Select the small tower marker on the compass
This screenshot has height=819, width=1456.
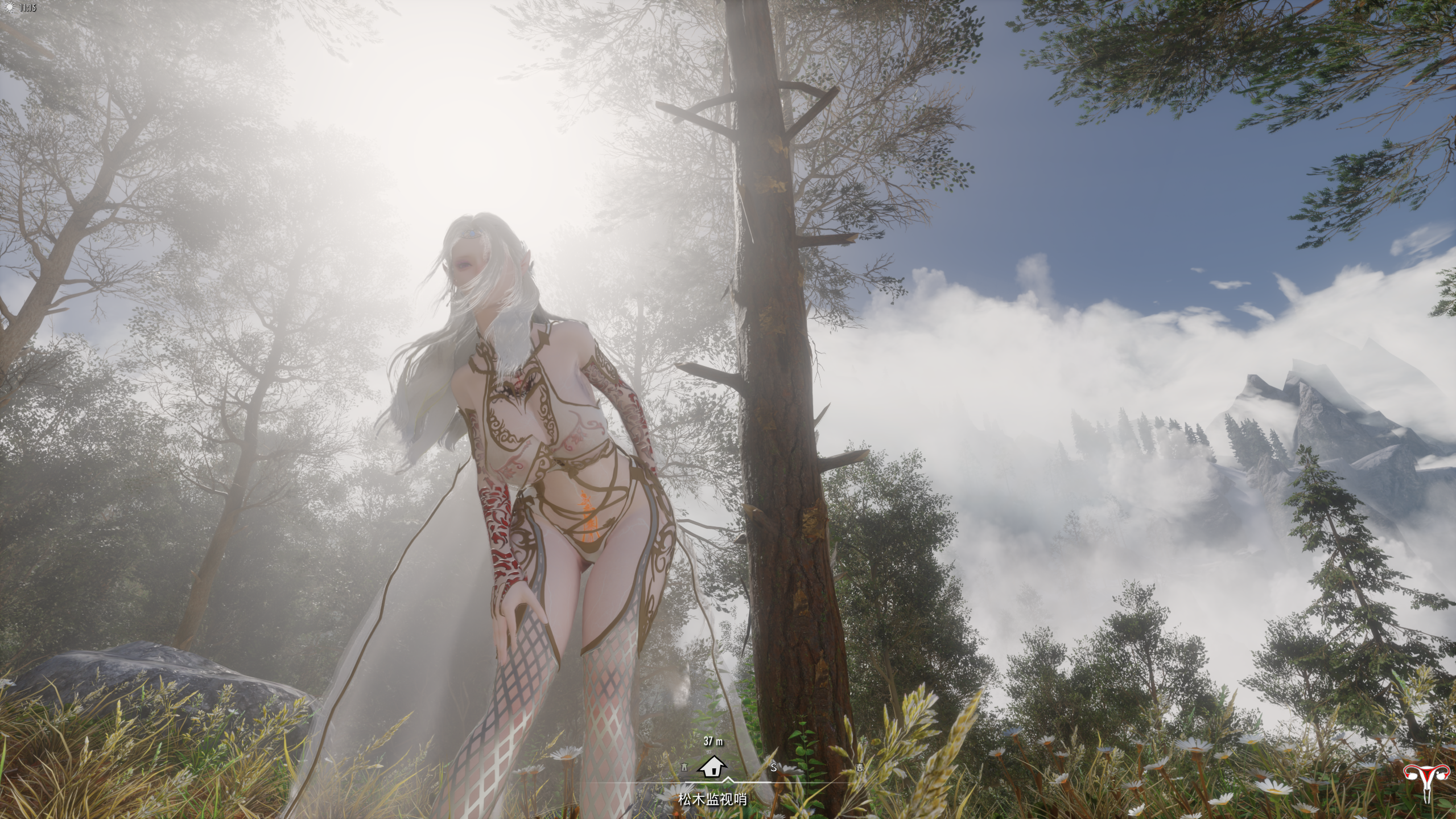click(684, 767)
